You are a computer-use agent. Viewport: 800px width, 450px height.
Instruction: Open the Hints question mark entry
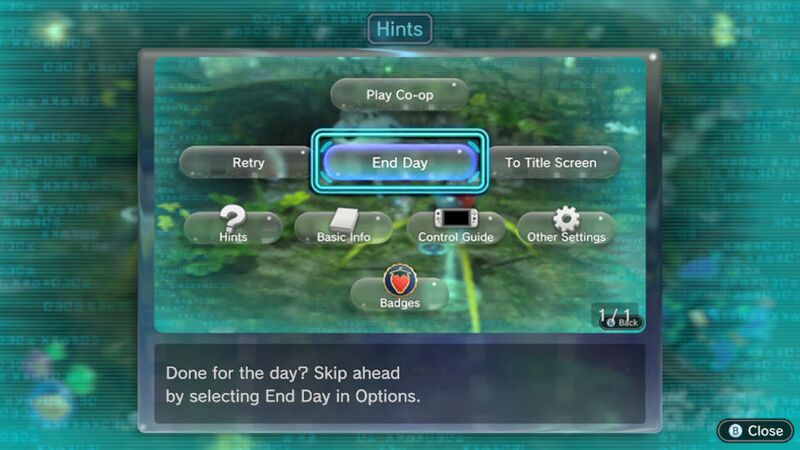point(232,228)
